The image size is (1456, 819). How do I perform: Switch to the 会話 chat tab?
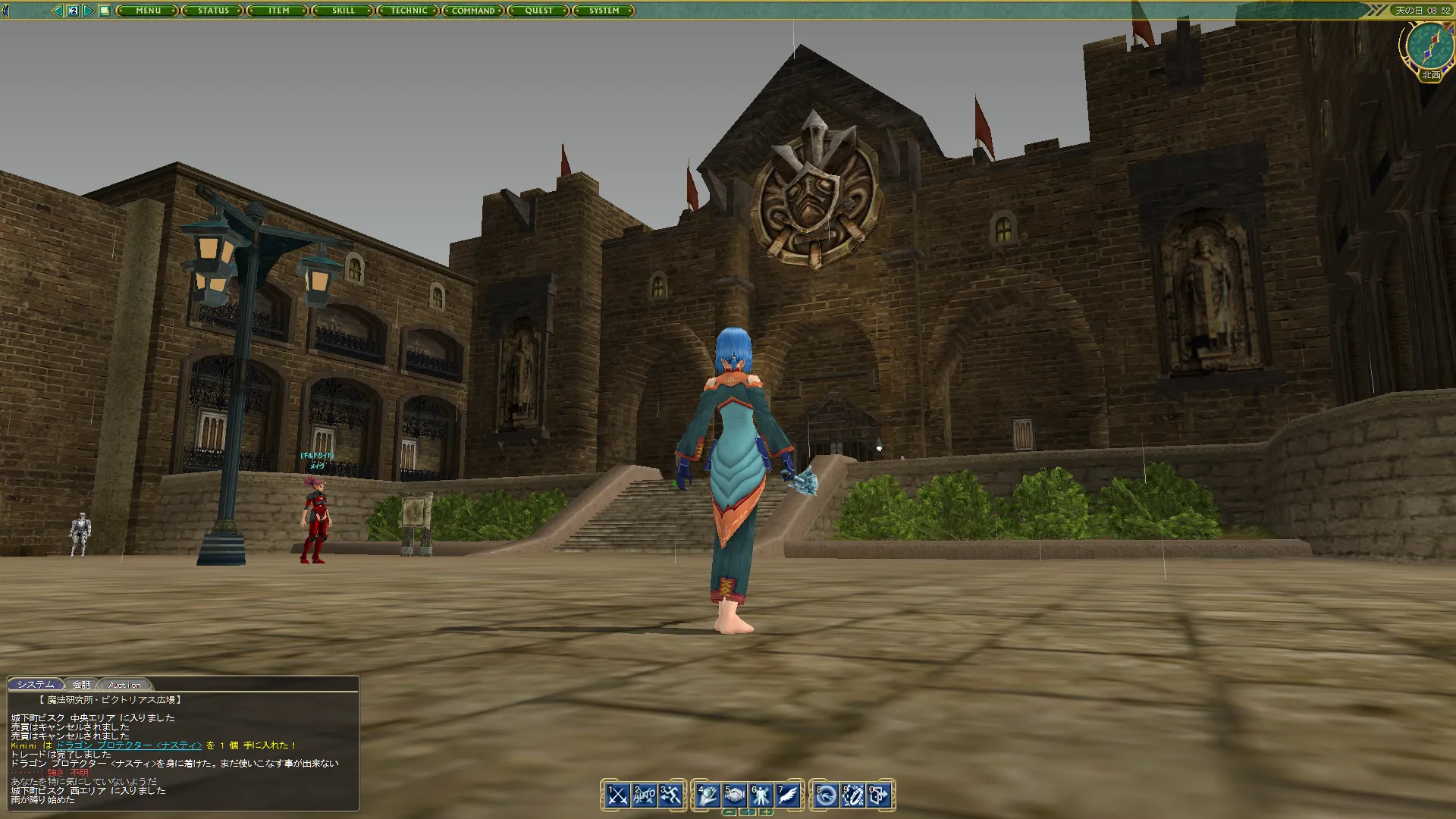click(81, 685)
